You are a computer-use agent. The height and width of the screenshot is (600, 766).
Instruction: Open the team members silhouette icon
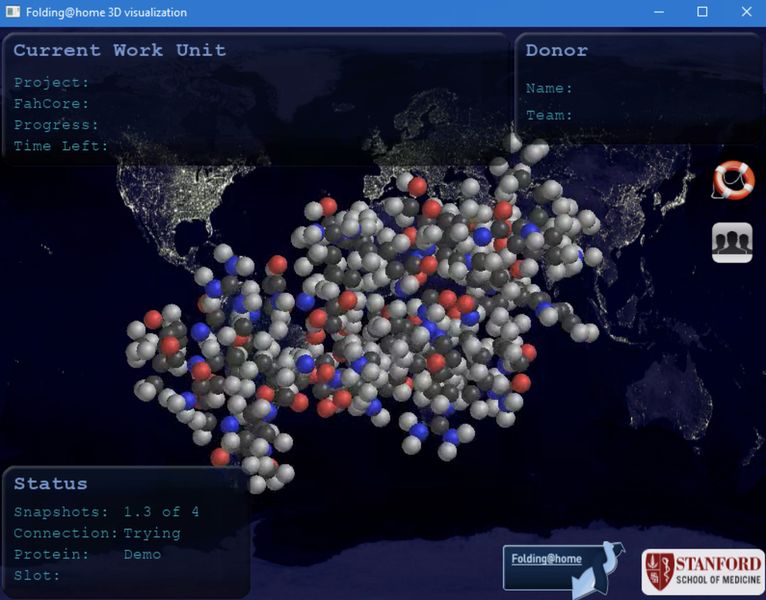coord(732,242)
